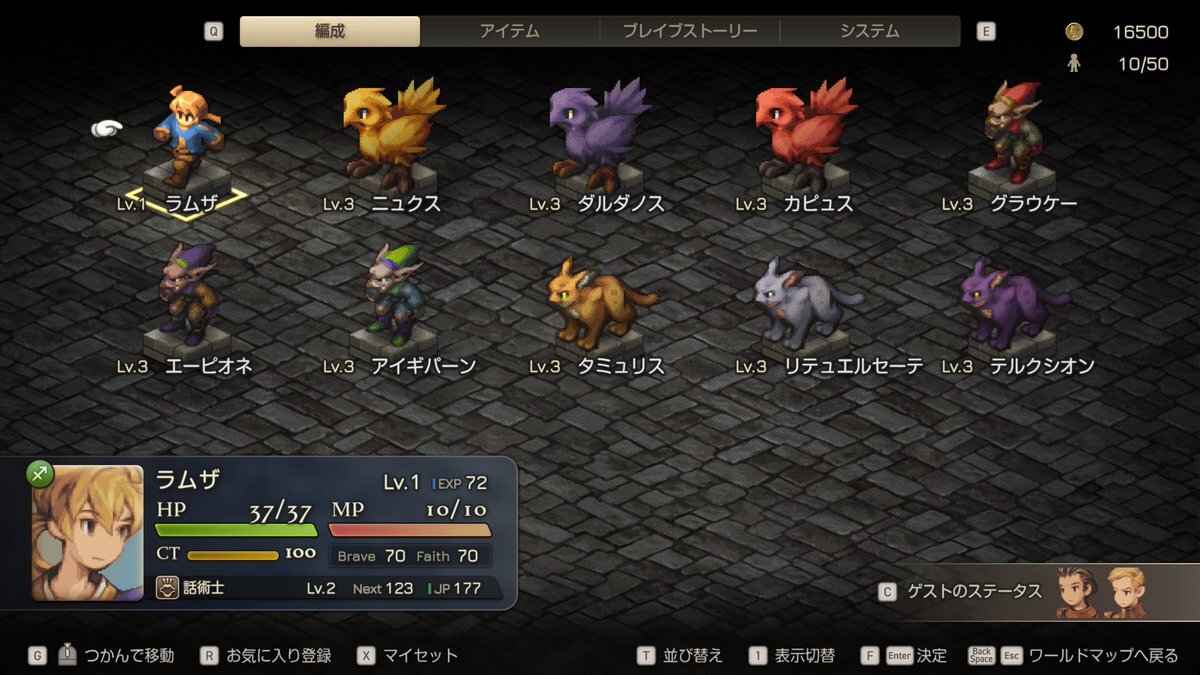Screen dimensions: 1200x675
Task: Open the アイテム tab
Action: point(509,31)
